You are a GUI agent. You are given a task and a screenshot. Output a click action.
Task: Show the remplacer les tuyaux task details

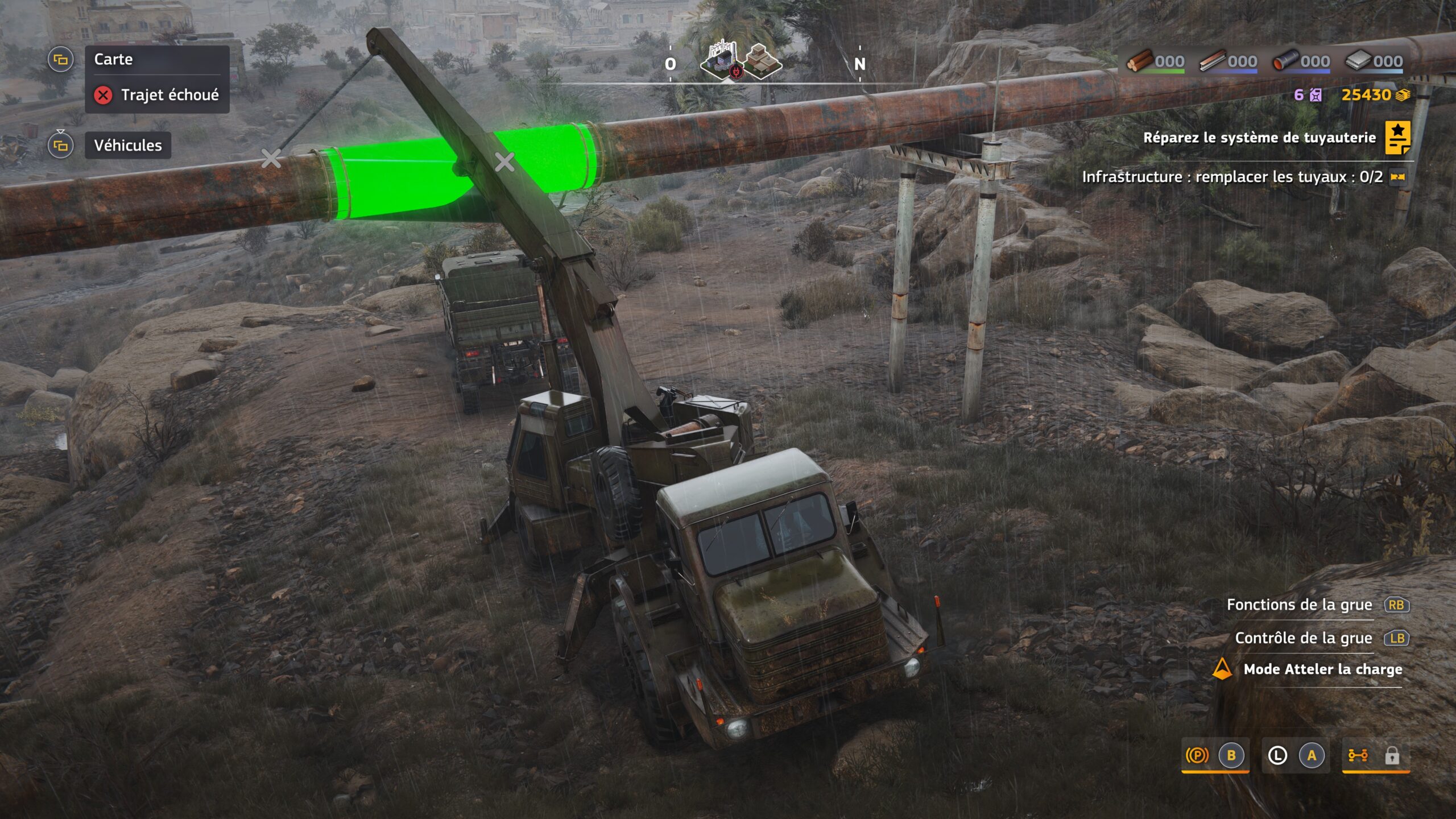1232,177
